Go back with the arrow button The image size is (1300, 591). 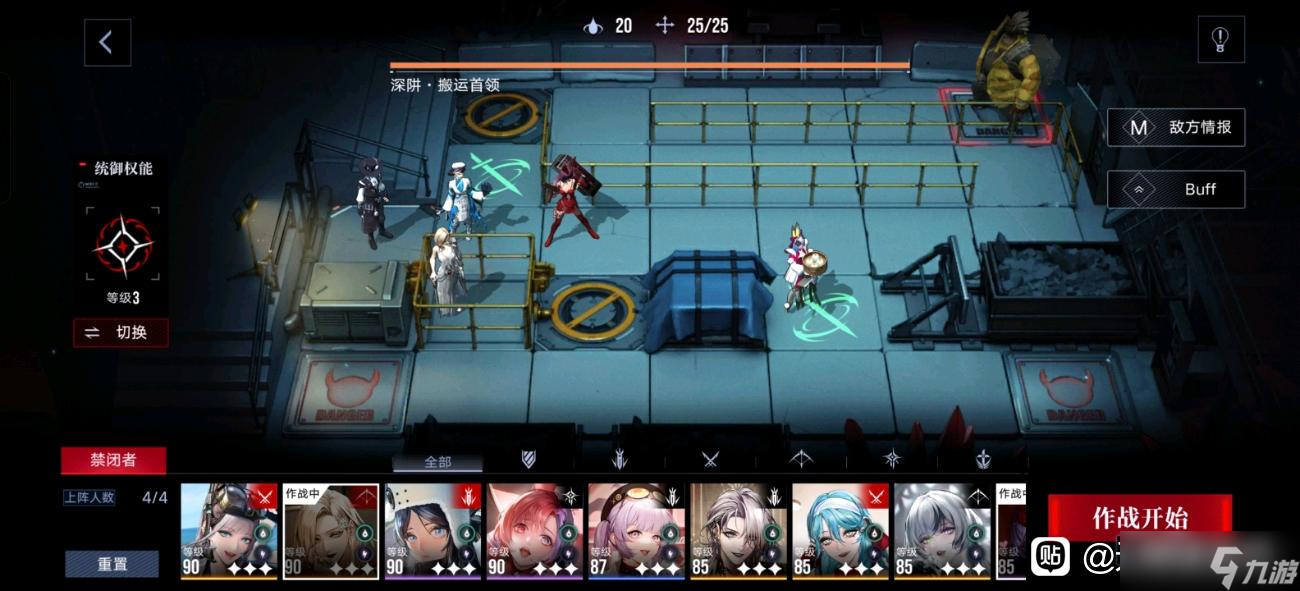[107, 43]
